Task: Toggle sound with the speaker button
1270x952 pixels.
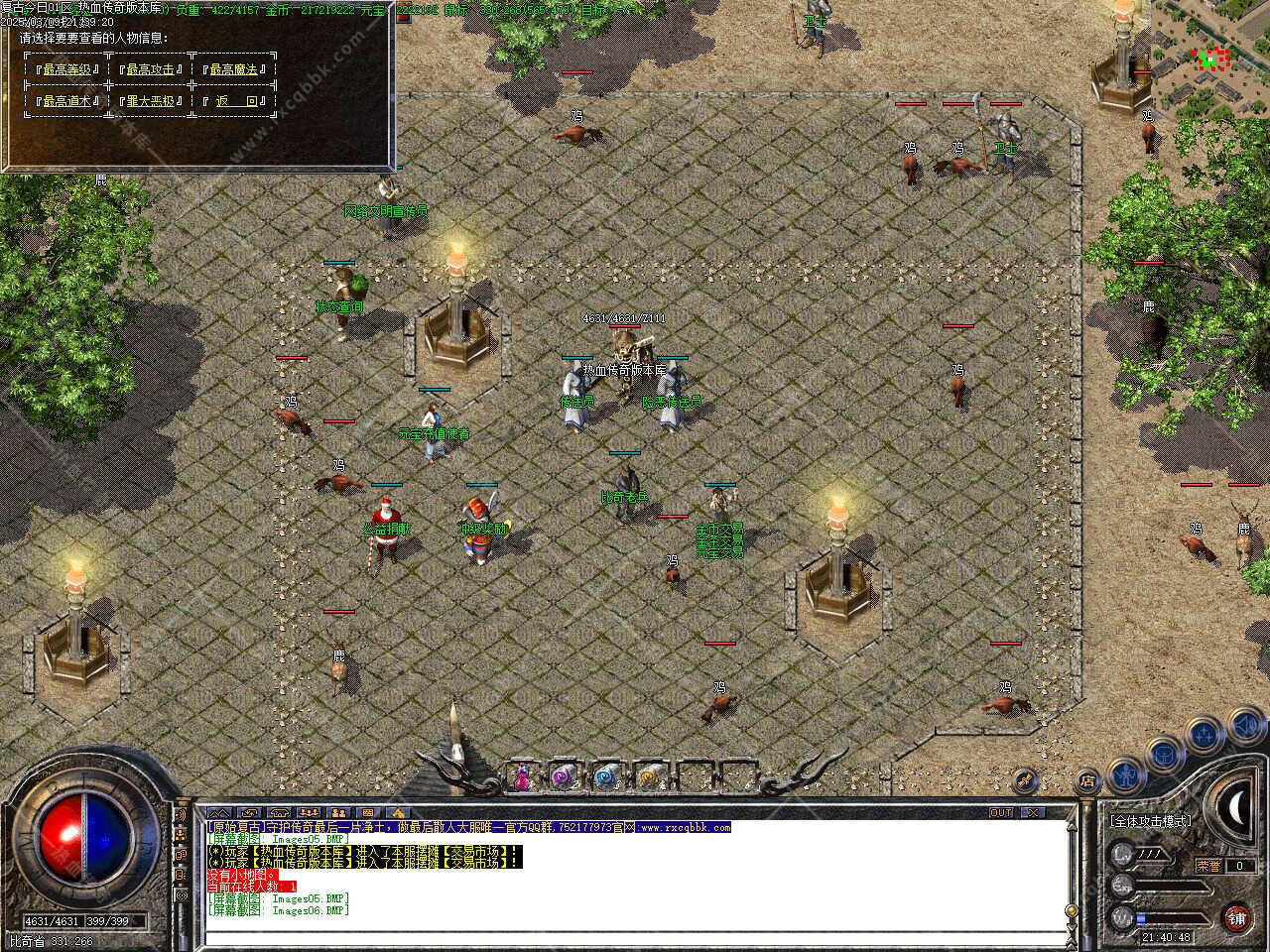Action: (x=1246, y=727)
